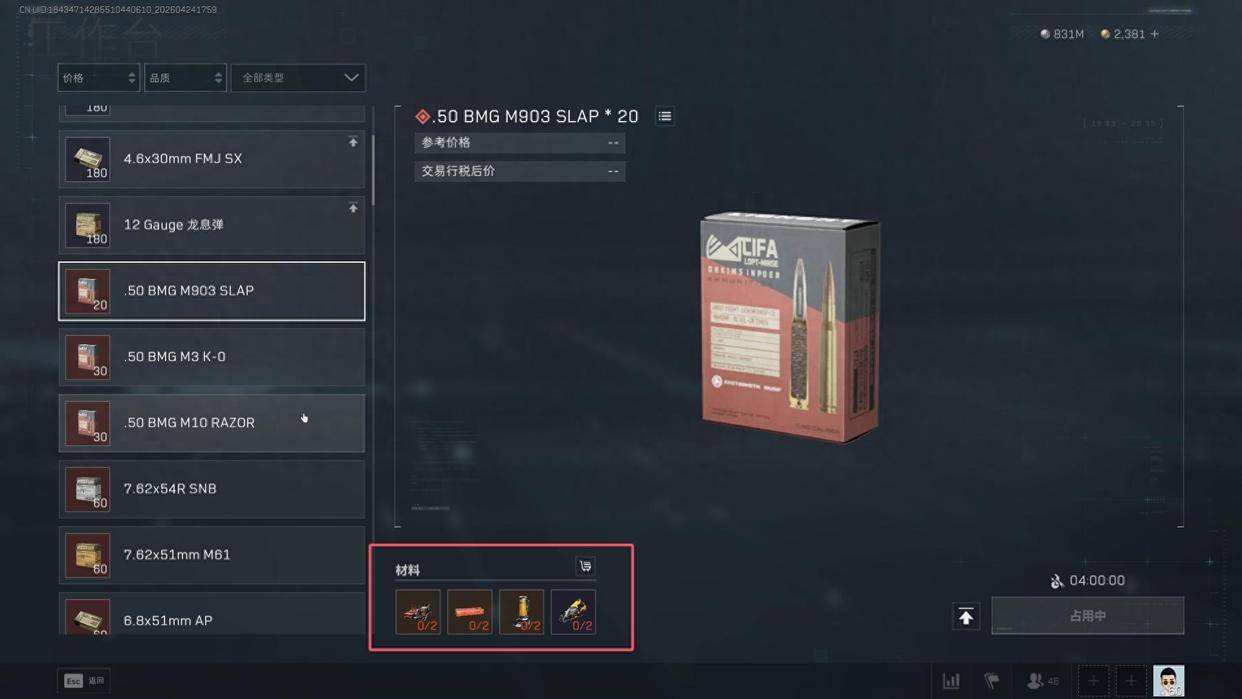1242x699 pixels.
Task: Select the 4.6x30mm FMJ SX recipe
Action: coord(212,159)
